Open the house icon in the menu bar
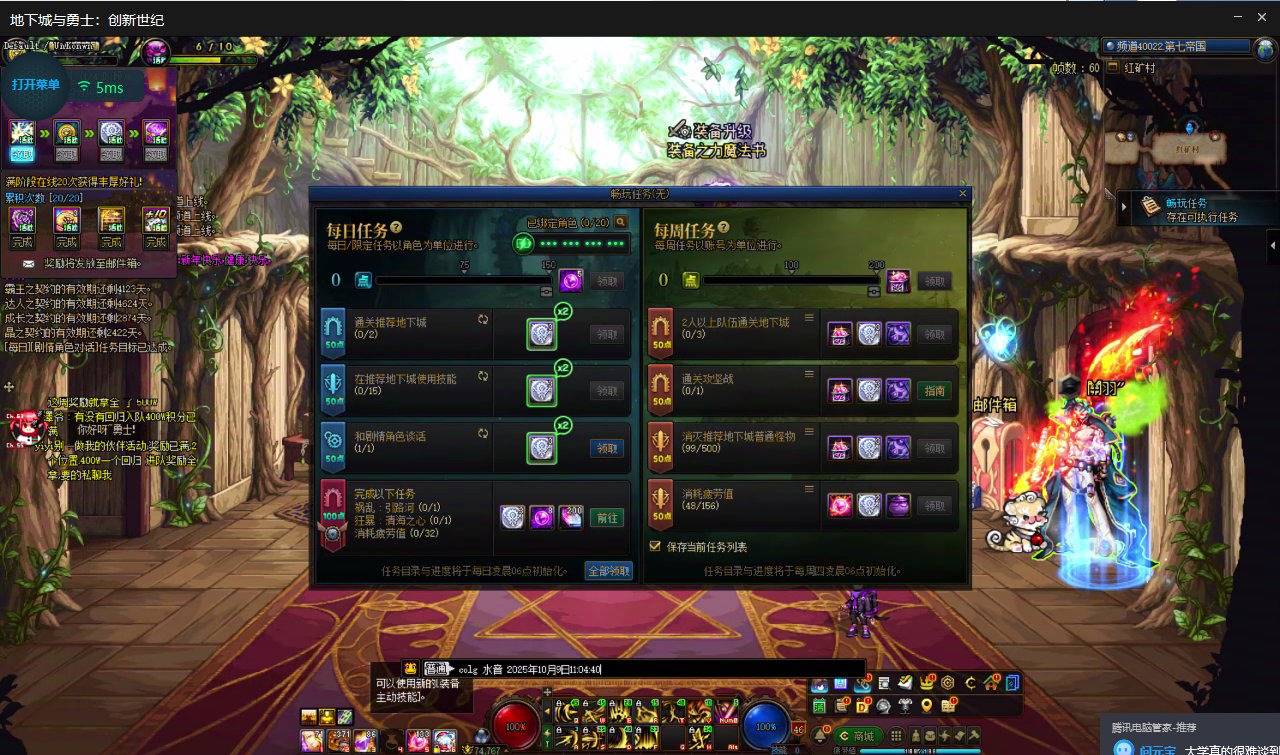1280x755 pixels. coord(991,684)
